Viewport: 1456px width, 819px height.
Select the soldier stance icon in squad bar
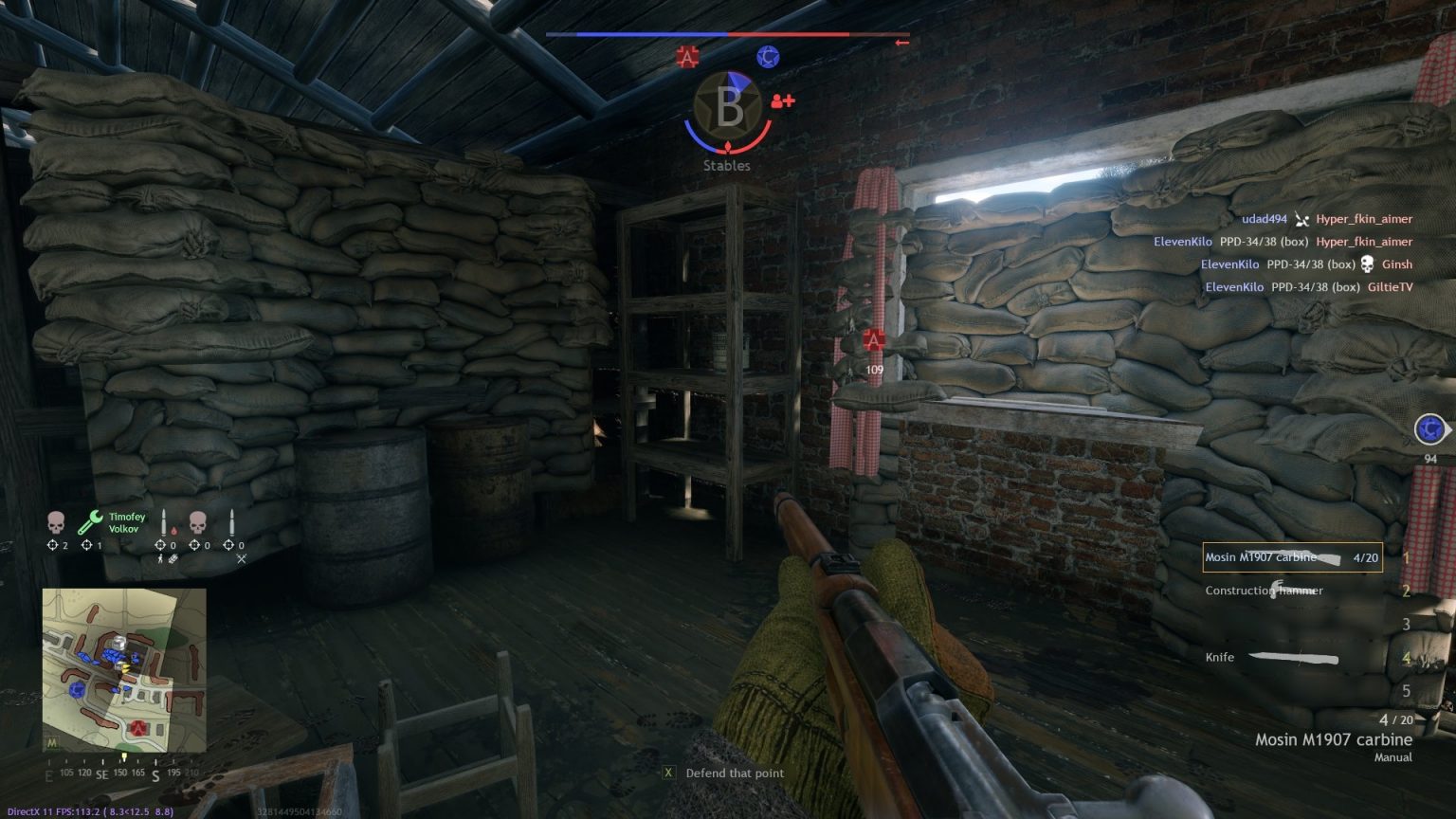160,558
